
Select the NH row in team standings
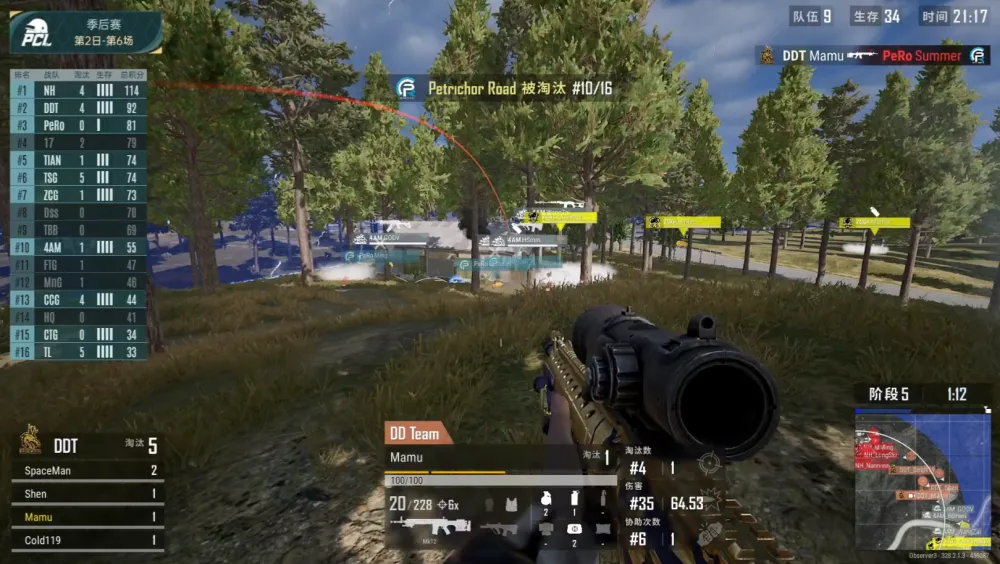click(x=79, y=90)
